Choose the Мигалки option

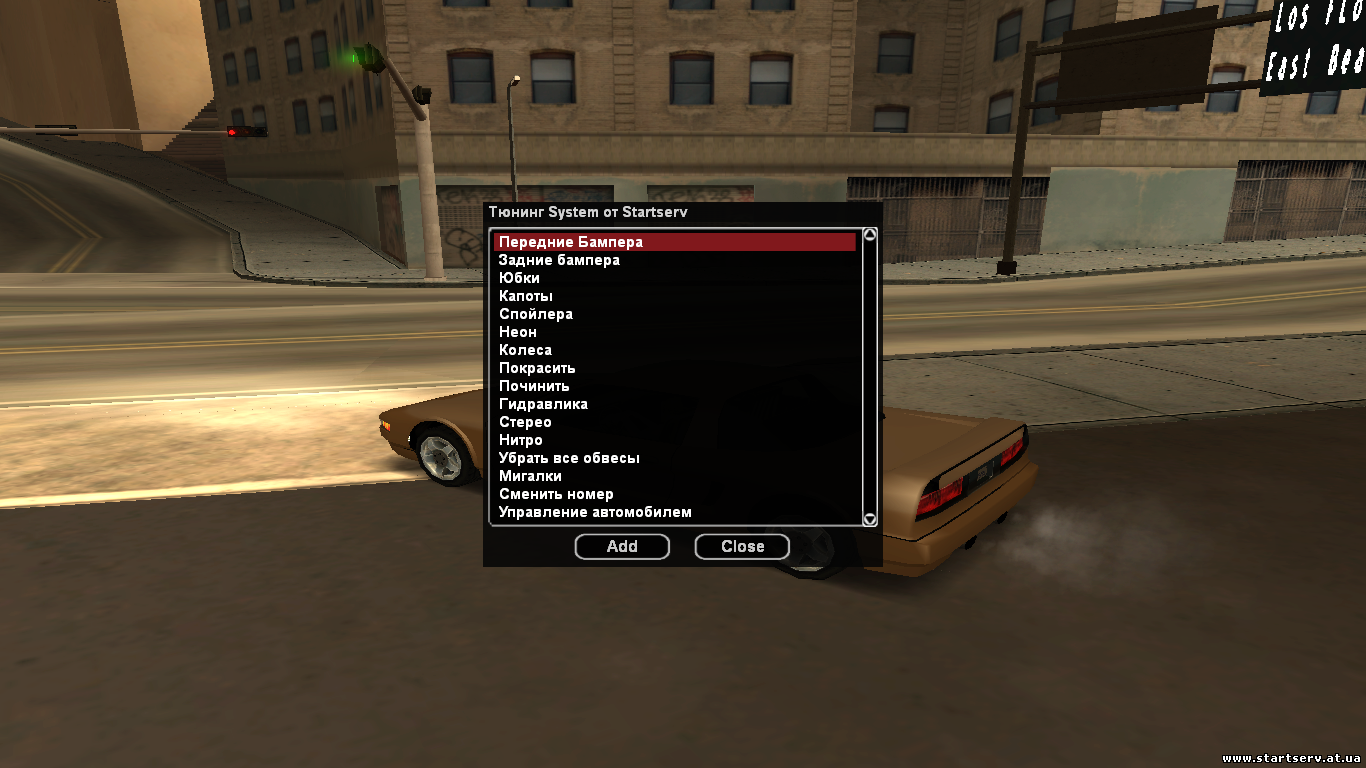(530, 476)
